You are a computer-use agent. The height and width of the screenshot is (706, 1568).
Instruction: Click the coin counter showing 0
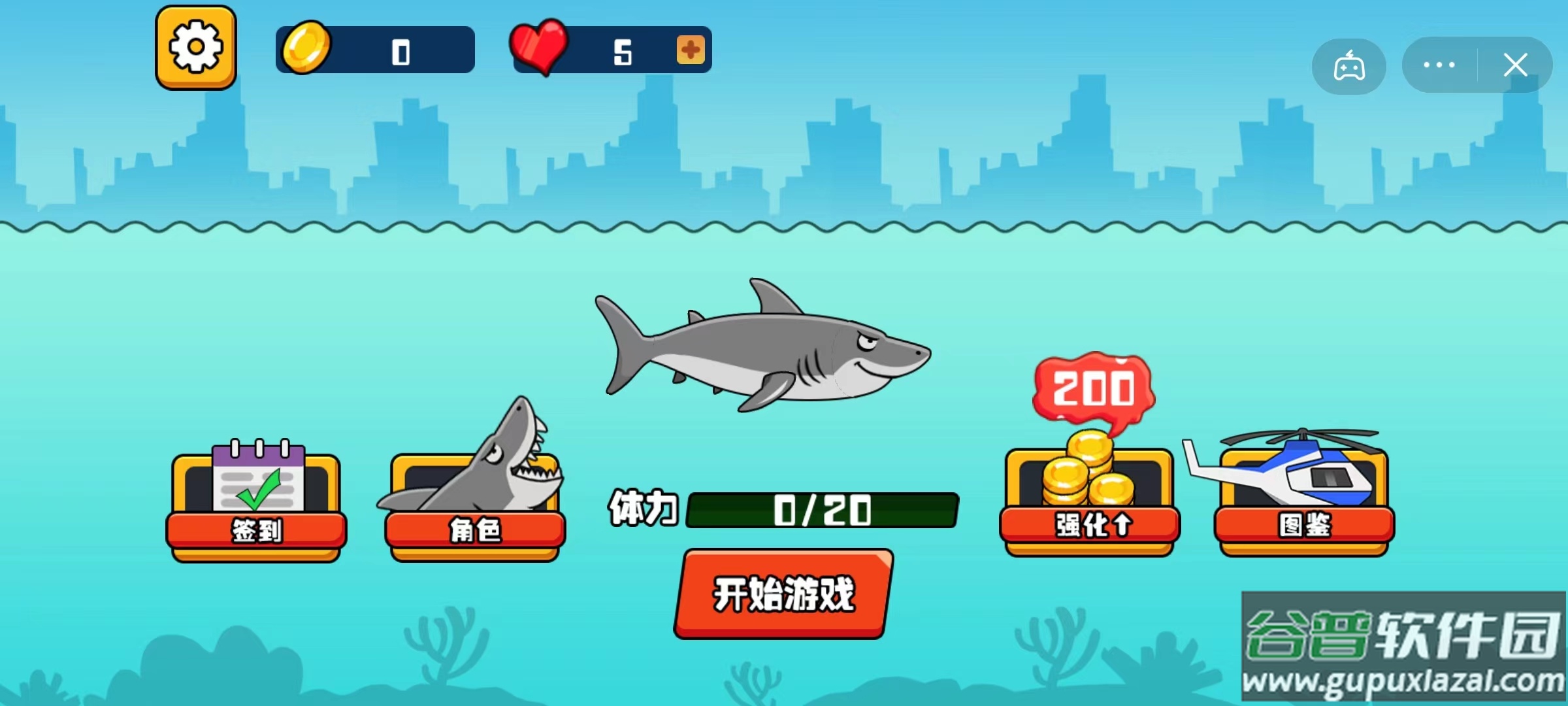click(401, 50)
